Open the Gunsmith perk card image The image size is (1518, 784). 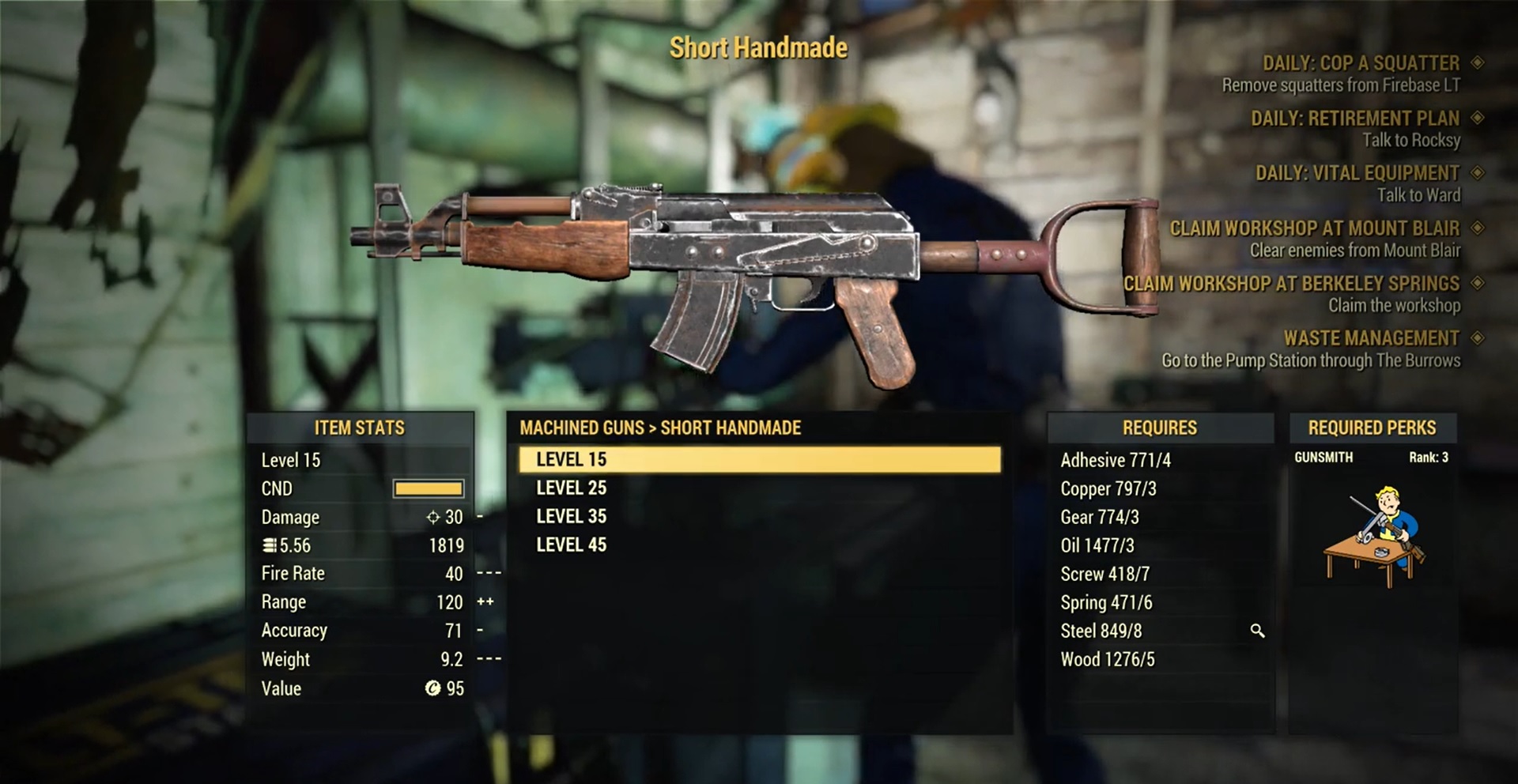point(1373,537)
